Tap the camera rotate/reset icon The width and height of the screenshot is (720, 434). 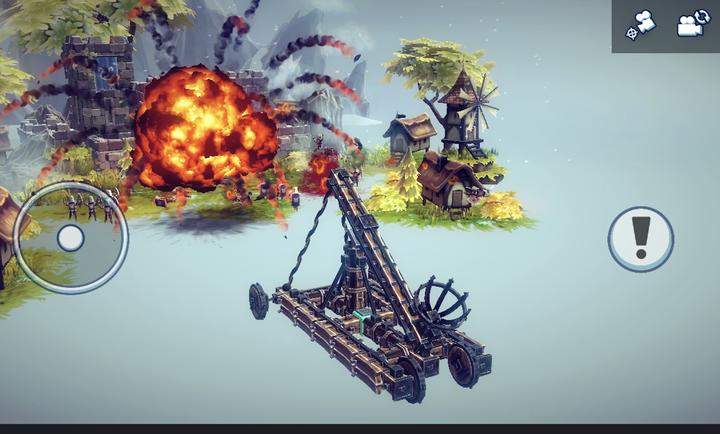[692, 24]
